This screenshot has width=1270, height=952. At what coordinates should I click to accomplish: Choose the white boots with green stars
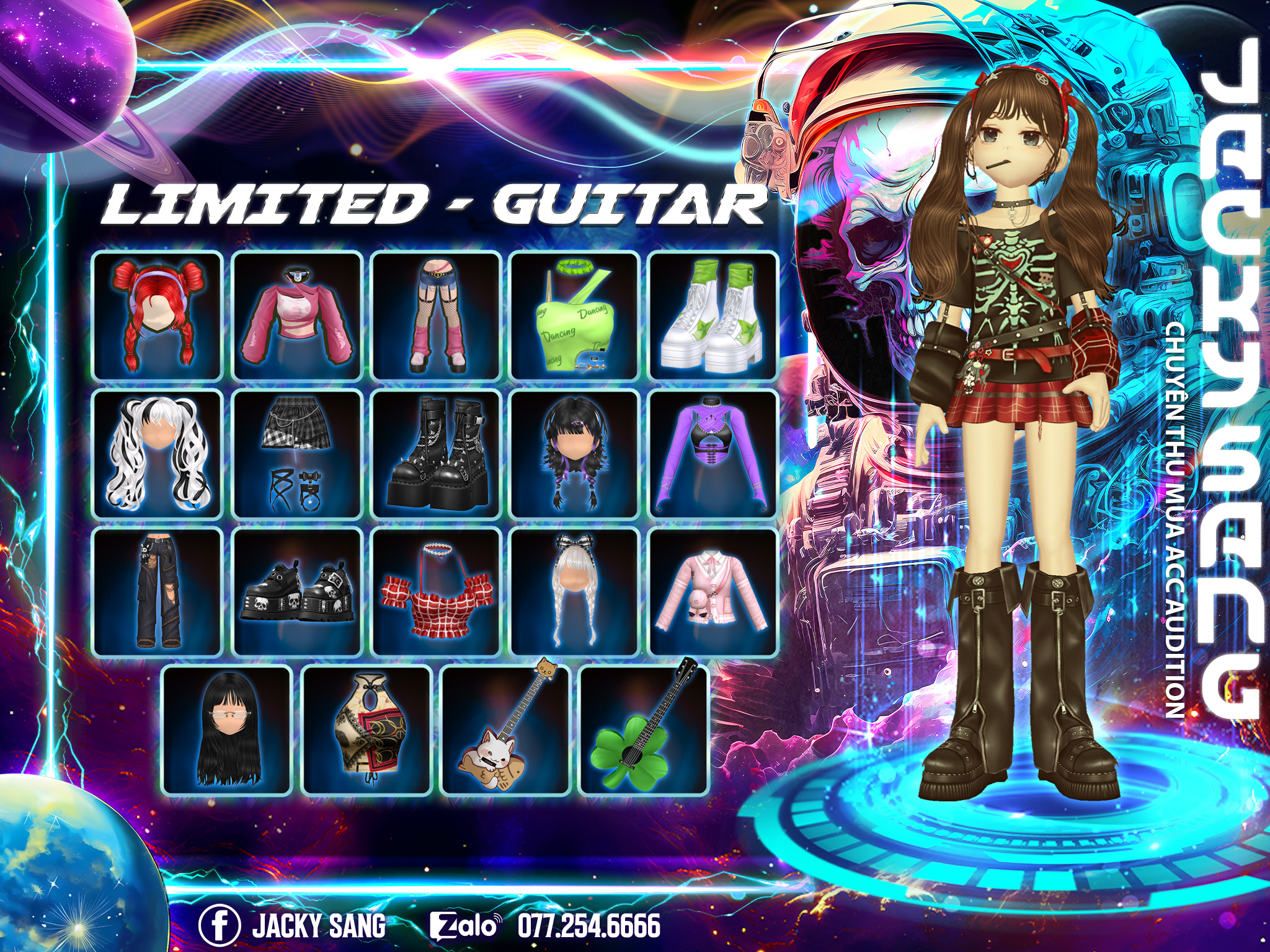[713, 316]
